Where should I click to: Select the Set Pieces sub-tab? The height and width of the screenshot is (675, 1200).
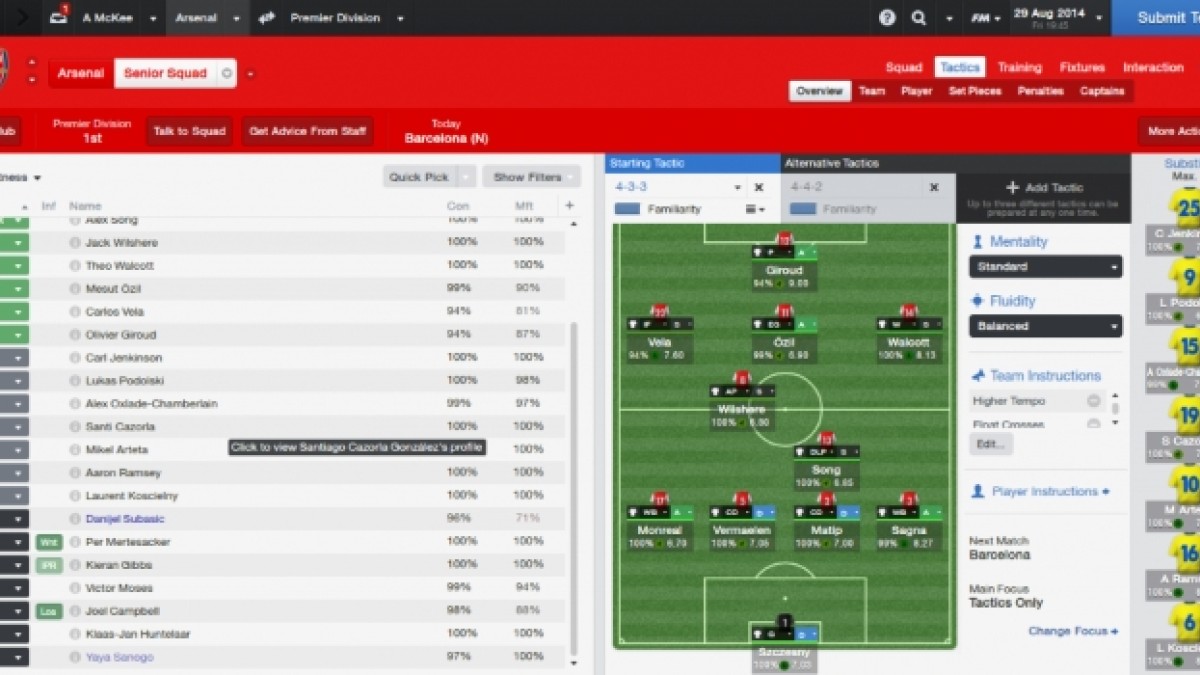[974, 91]
